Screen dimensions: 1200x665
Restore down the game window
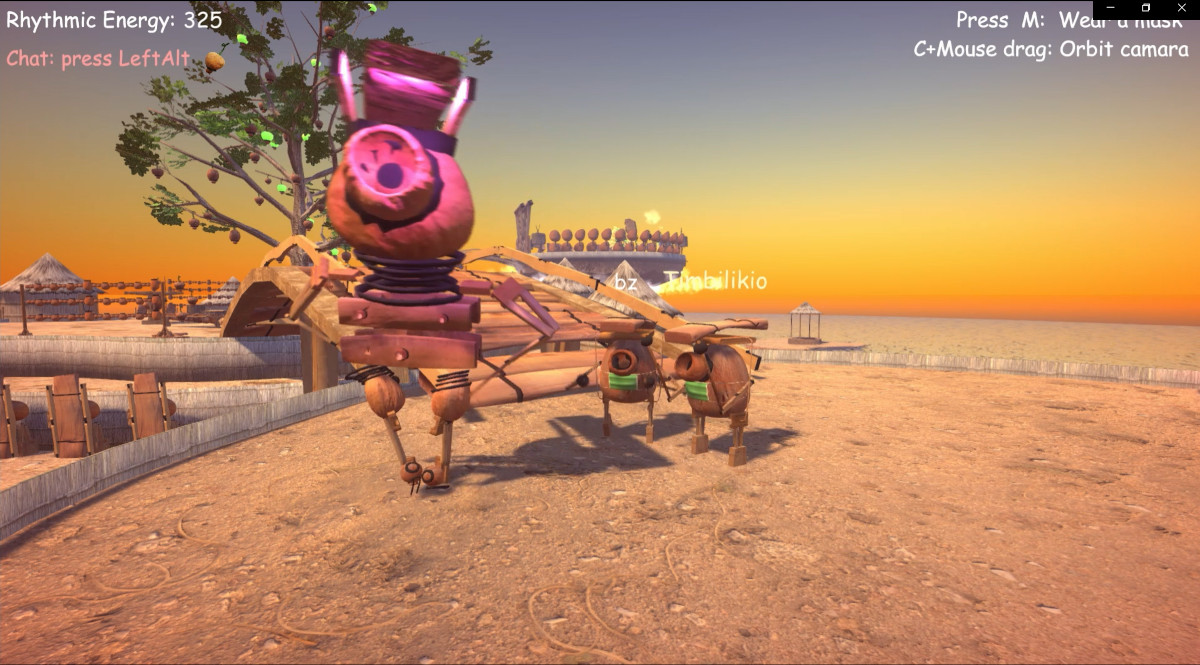pos(1146,8)
